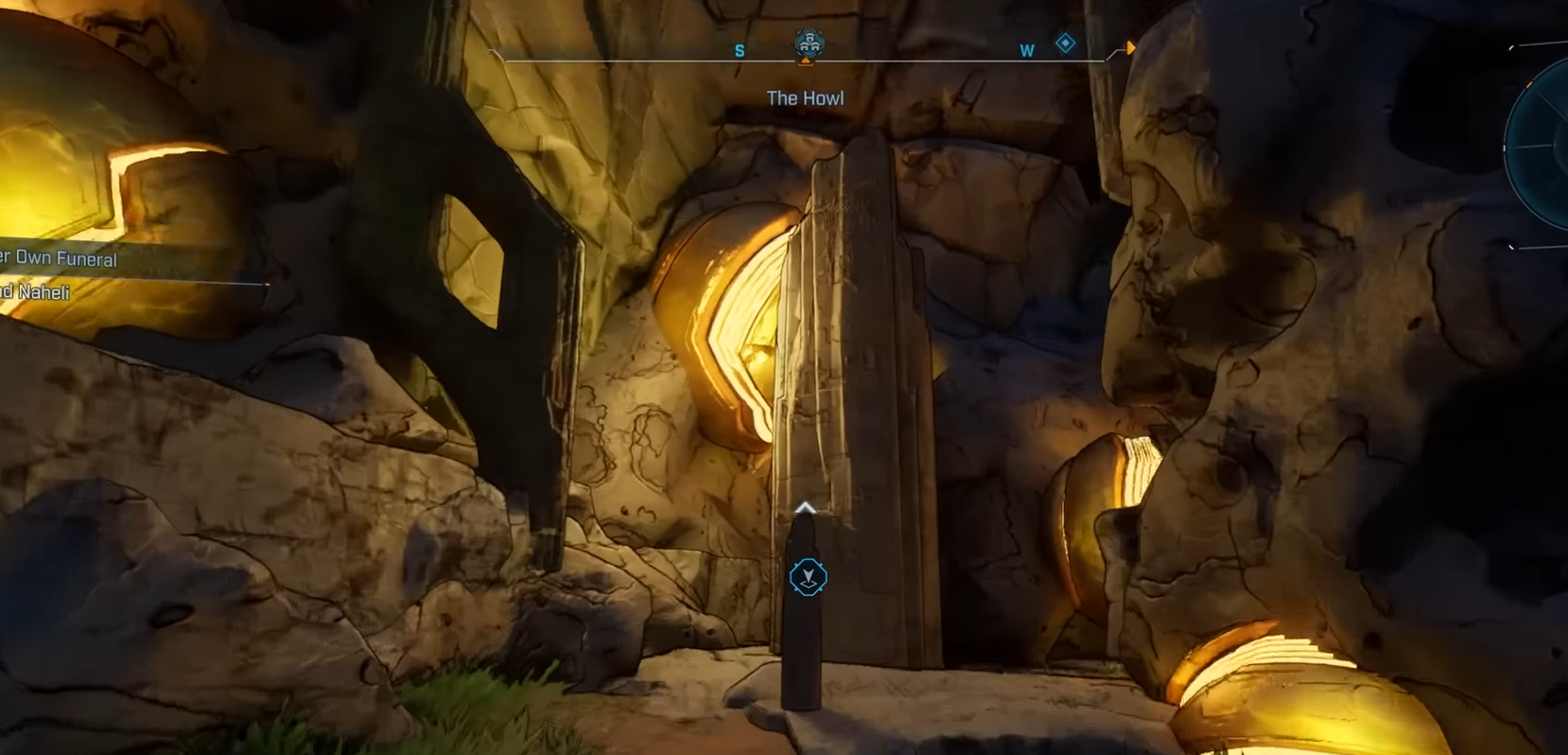Screen dimensions: 1568x755
Task: Select the blue hexagonal objective marker
Action: [x=808, y=576]
